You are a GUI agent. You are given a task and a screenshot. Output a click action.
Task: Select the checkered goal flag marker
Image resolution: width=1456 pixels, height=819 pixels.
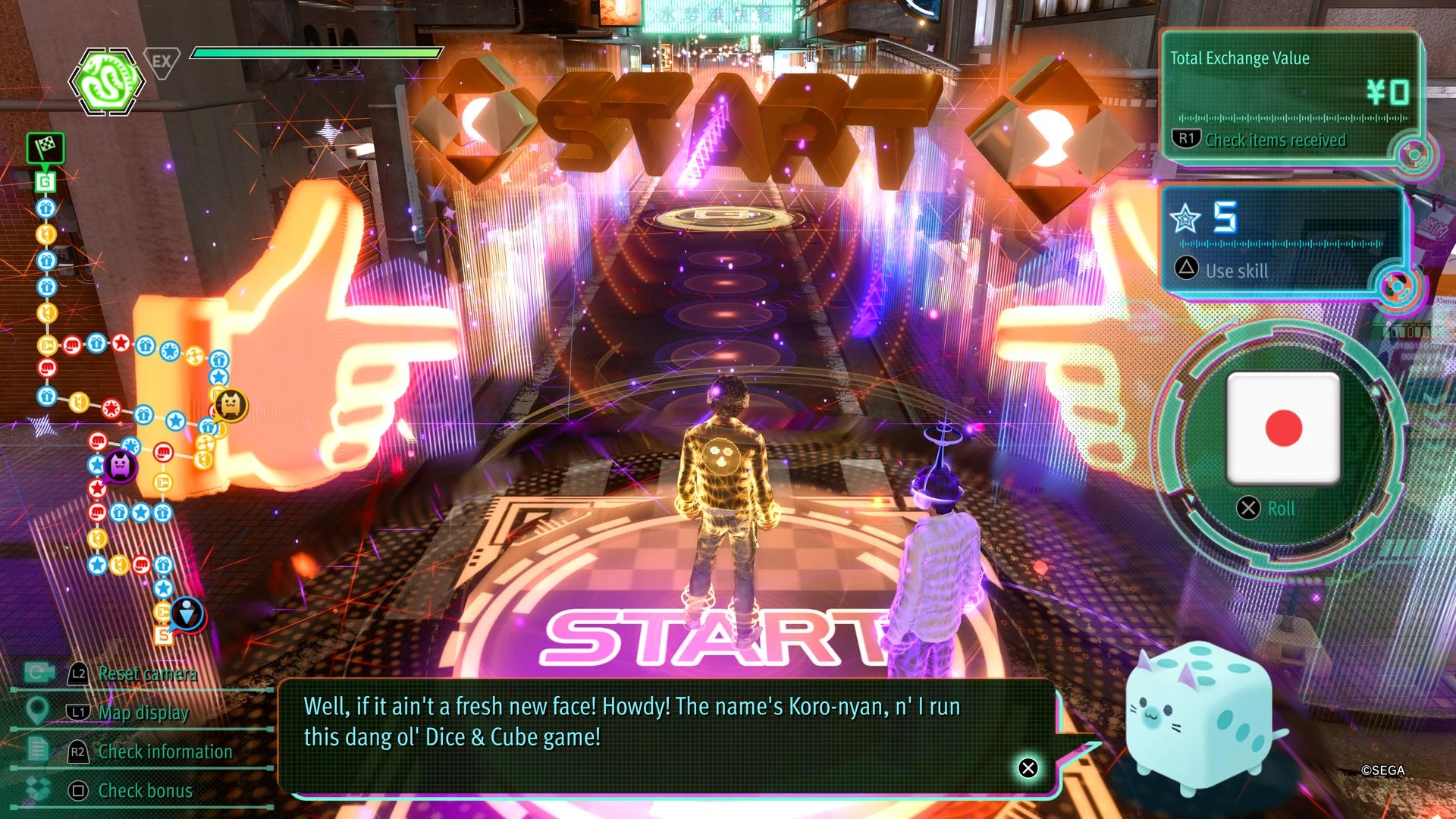pyautogui.click(x=45, y=147)
